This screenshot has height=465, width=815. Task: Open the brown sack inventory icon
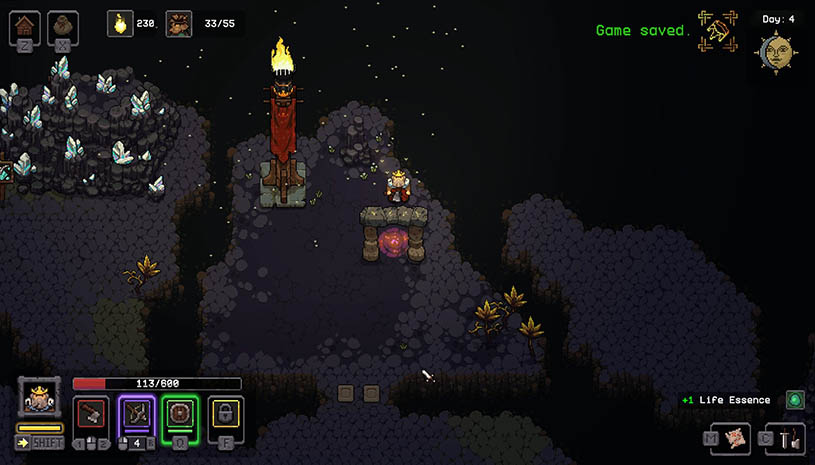click(x=62, y=25)
